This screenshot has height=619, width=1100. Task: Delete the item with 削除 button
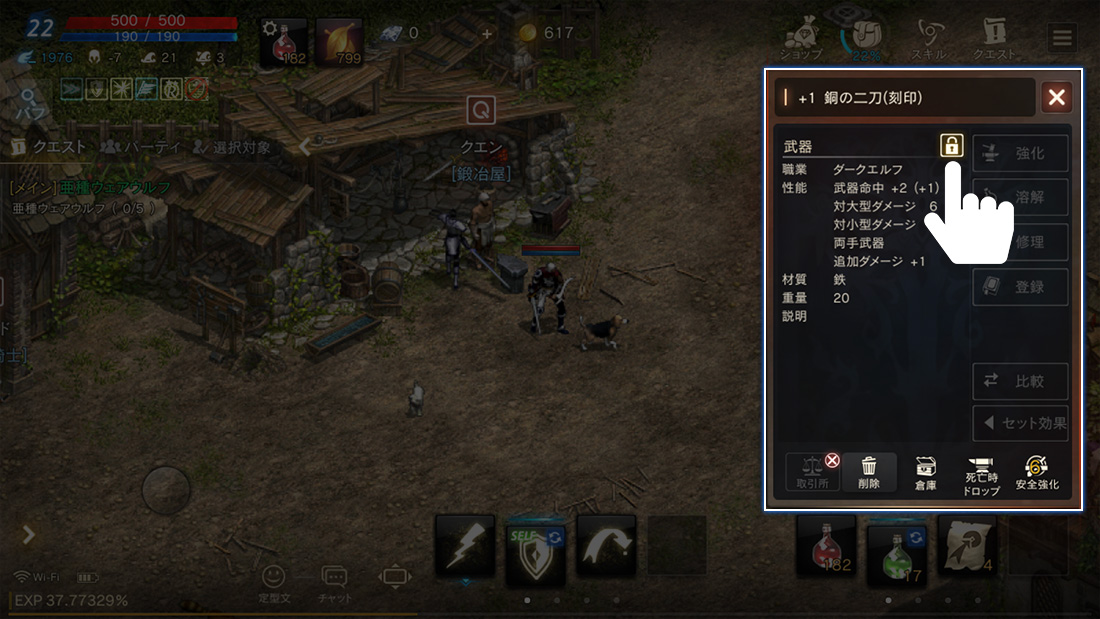pos(869,472)
